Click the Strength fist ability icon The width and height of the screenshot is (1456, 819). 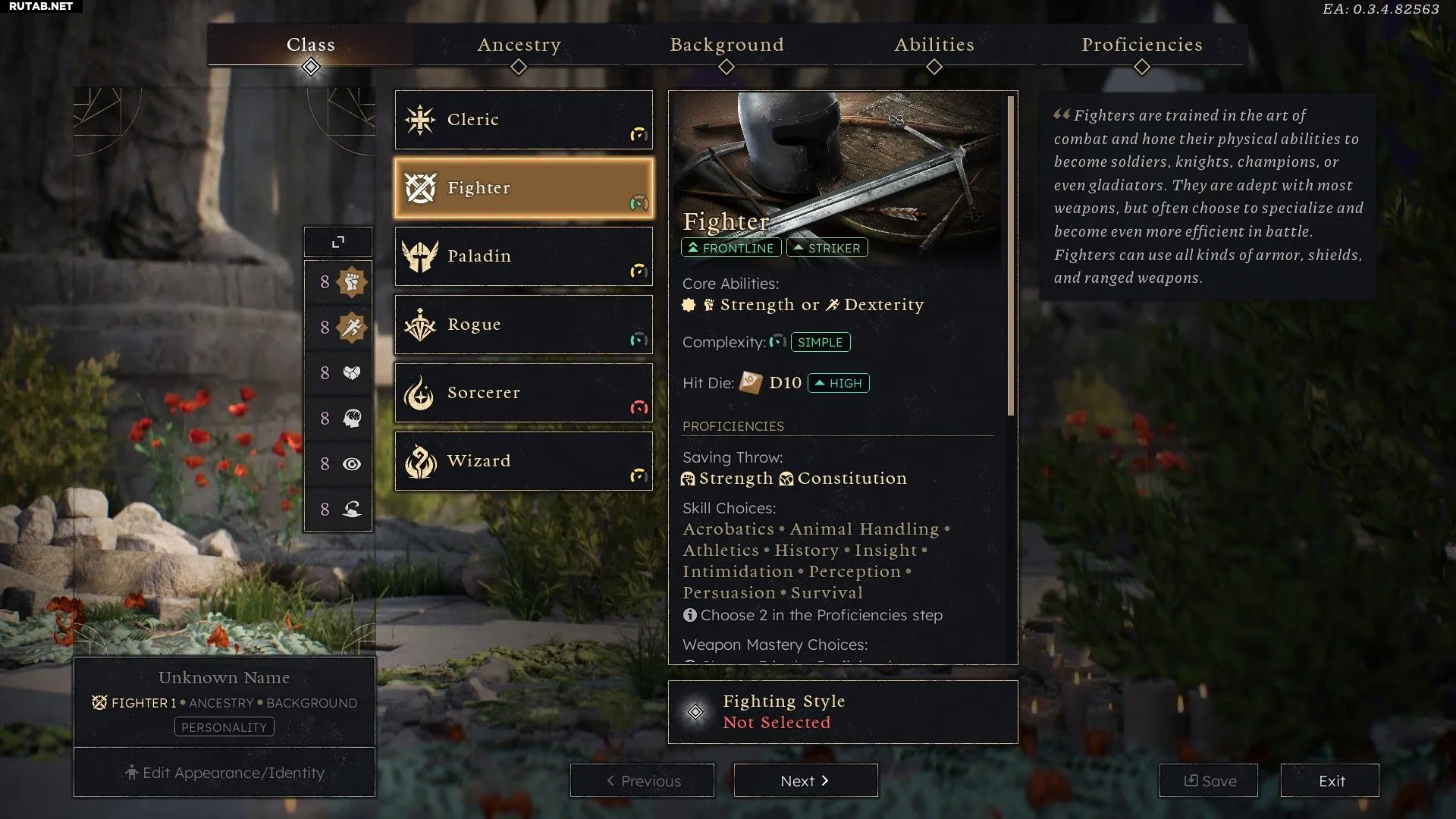coord(351,282)
